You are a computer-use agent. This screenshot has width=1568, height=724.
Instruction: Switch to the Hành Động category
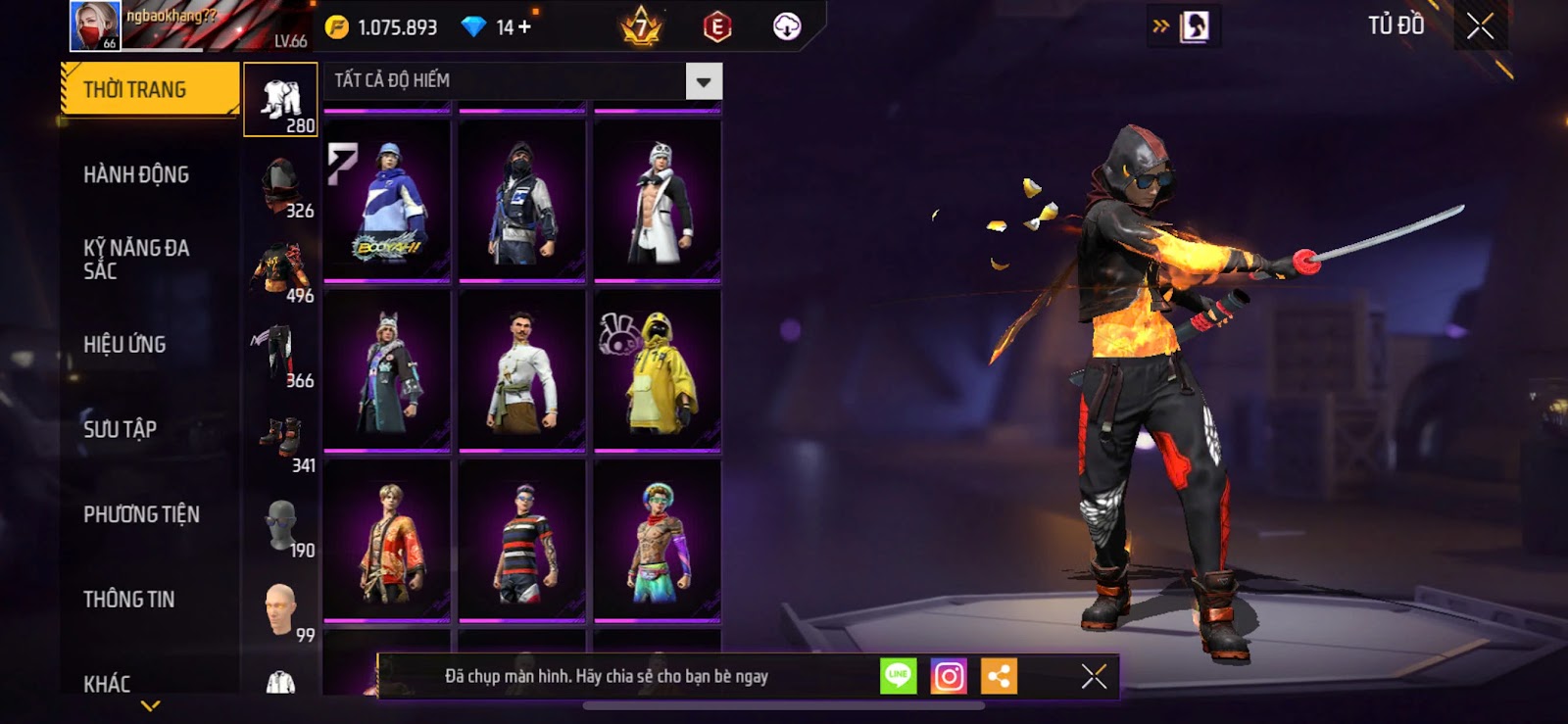[136, 174]
